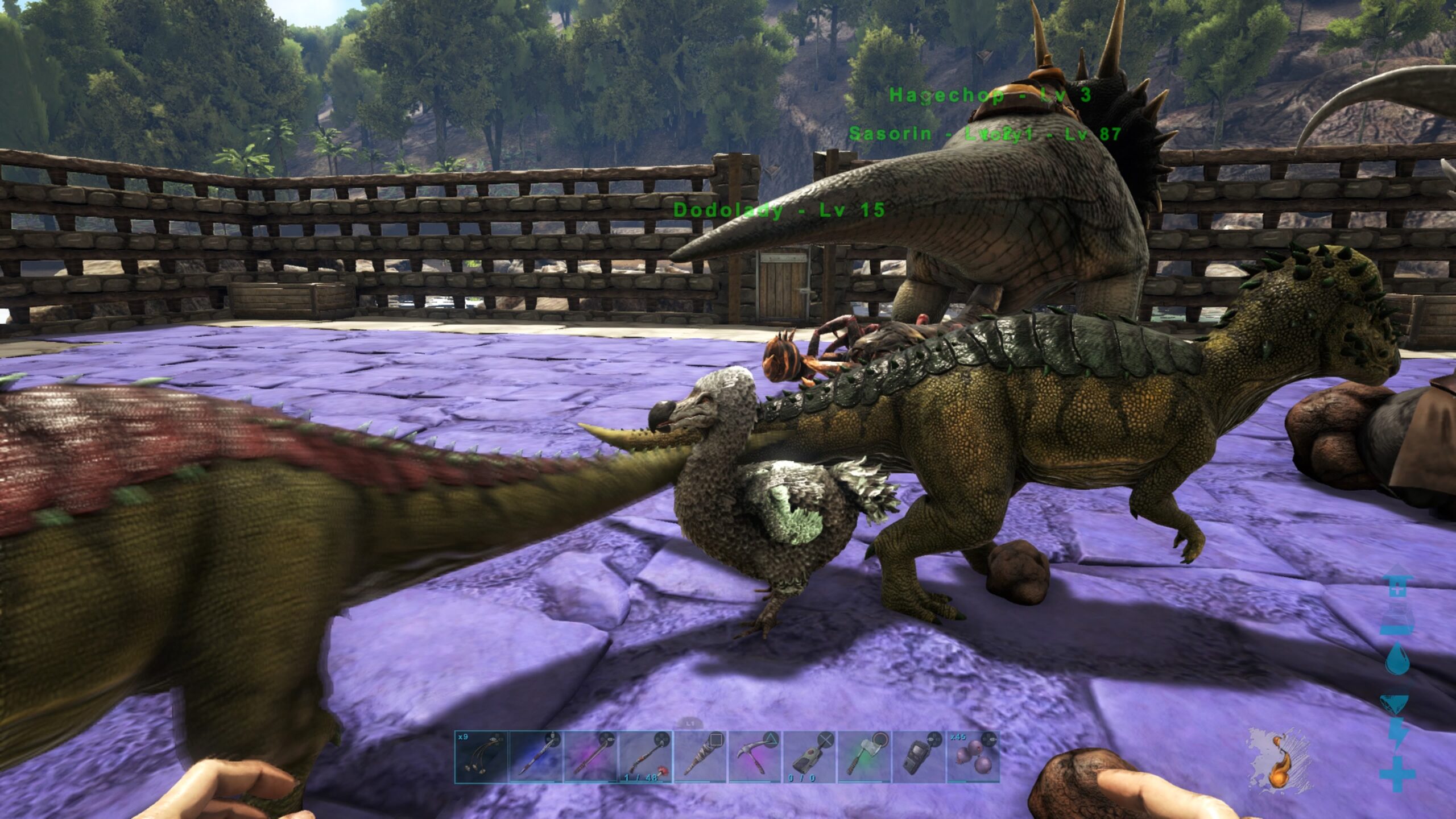Pick the device slot showing 0 / 0
Viewport: 1456px width, 819px height.
click(x=809, y=757)
